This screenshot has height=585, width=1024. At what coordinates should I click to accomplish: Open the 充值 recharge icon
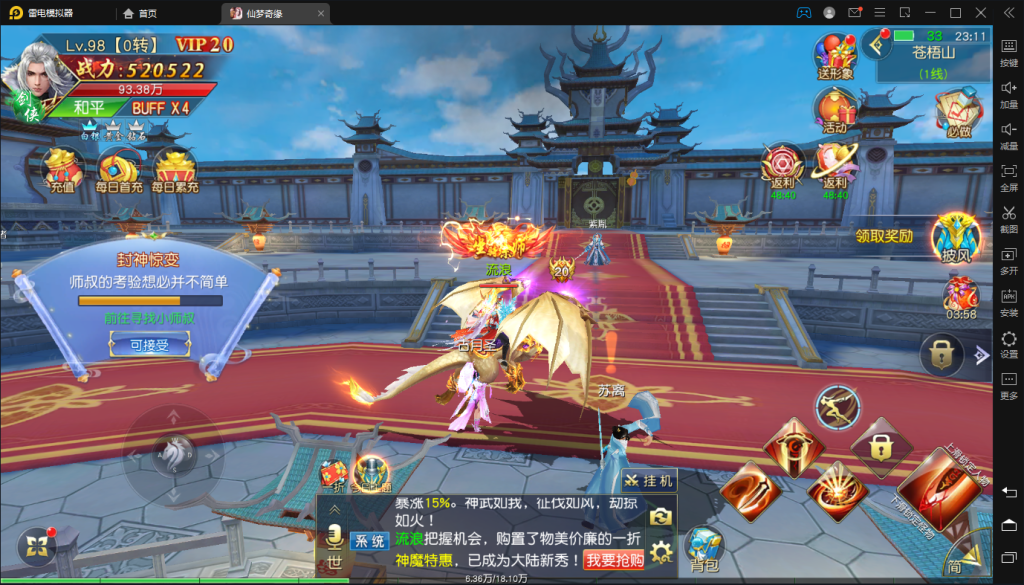(x=62, y=168)
